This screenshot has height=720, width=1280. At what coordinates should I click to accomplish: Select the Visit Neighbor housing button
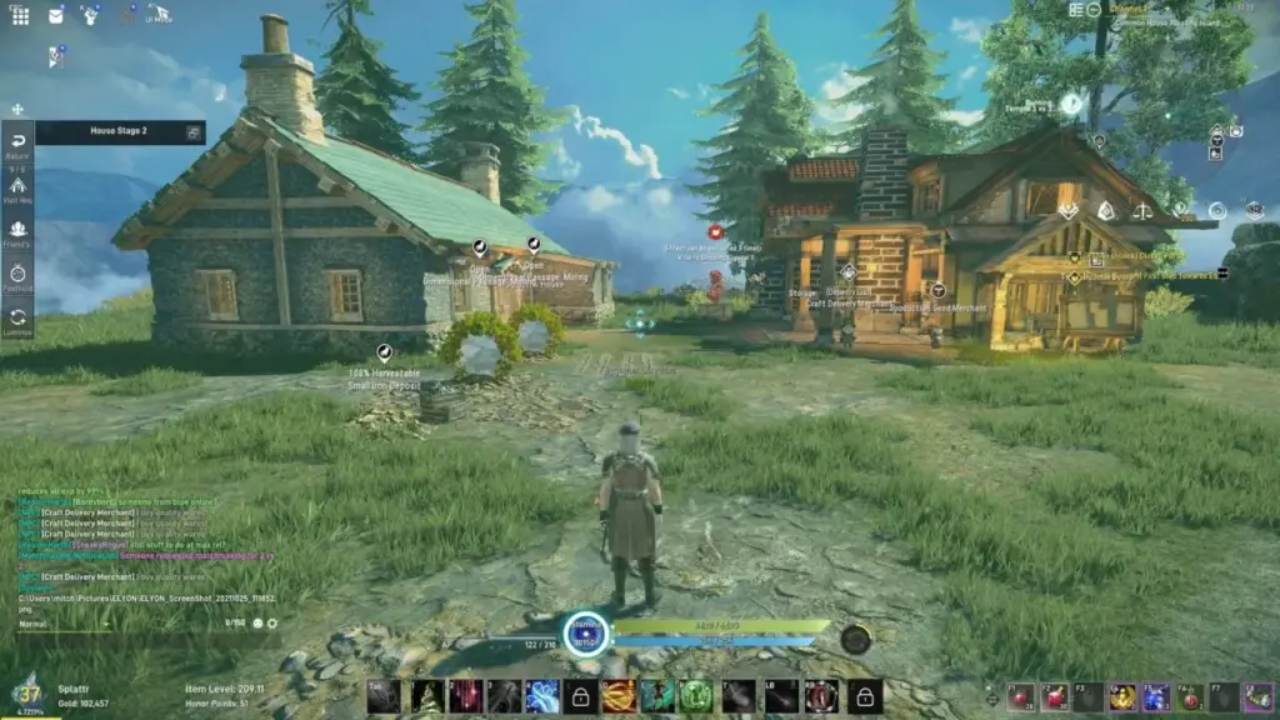18,187
